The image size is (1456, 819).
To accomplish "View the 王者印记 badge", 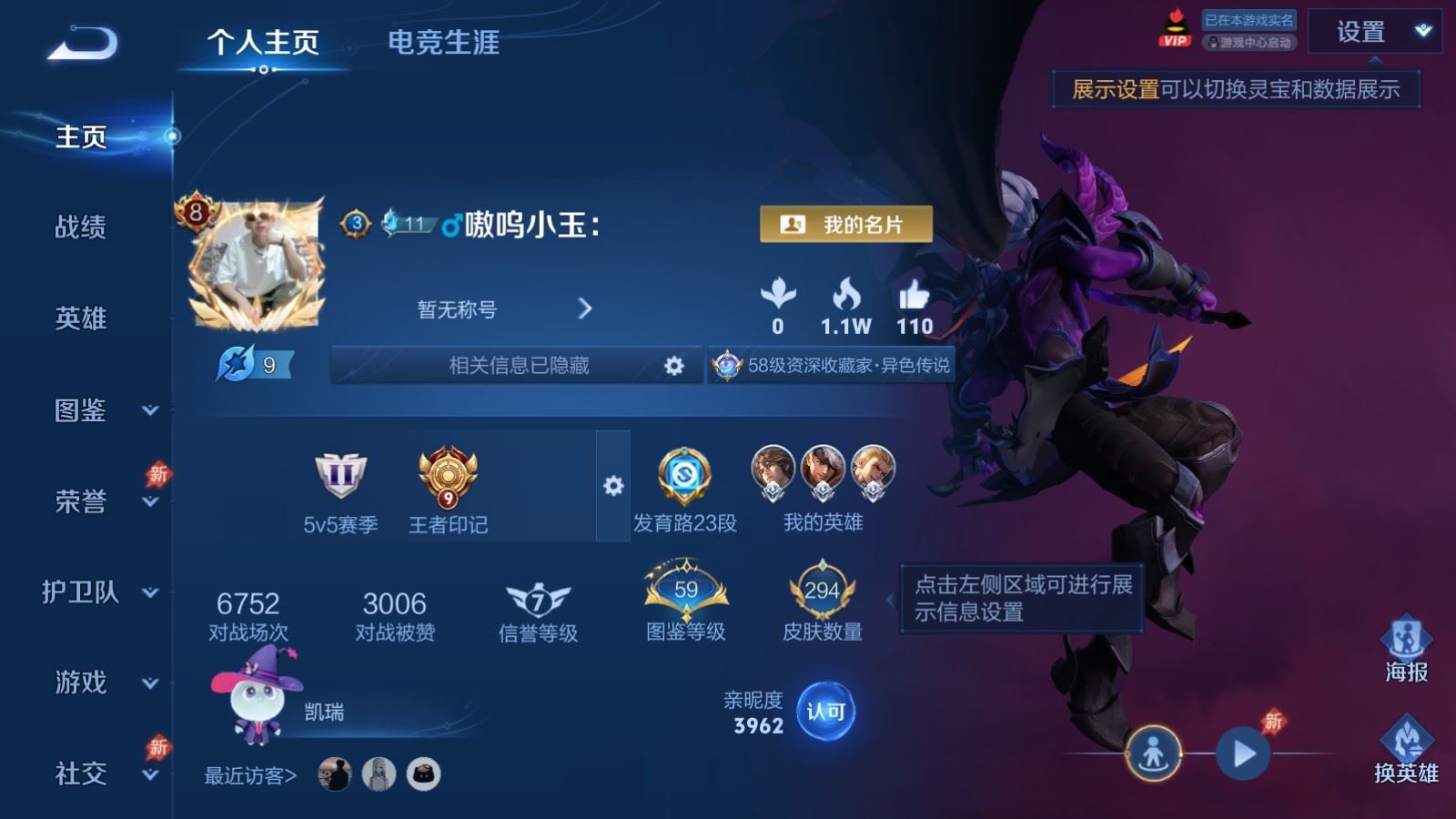I will [x=448, y=490].
